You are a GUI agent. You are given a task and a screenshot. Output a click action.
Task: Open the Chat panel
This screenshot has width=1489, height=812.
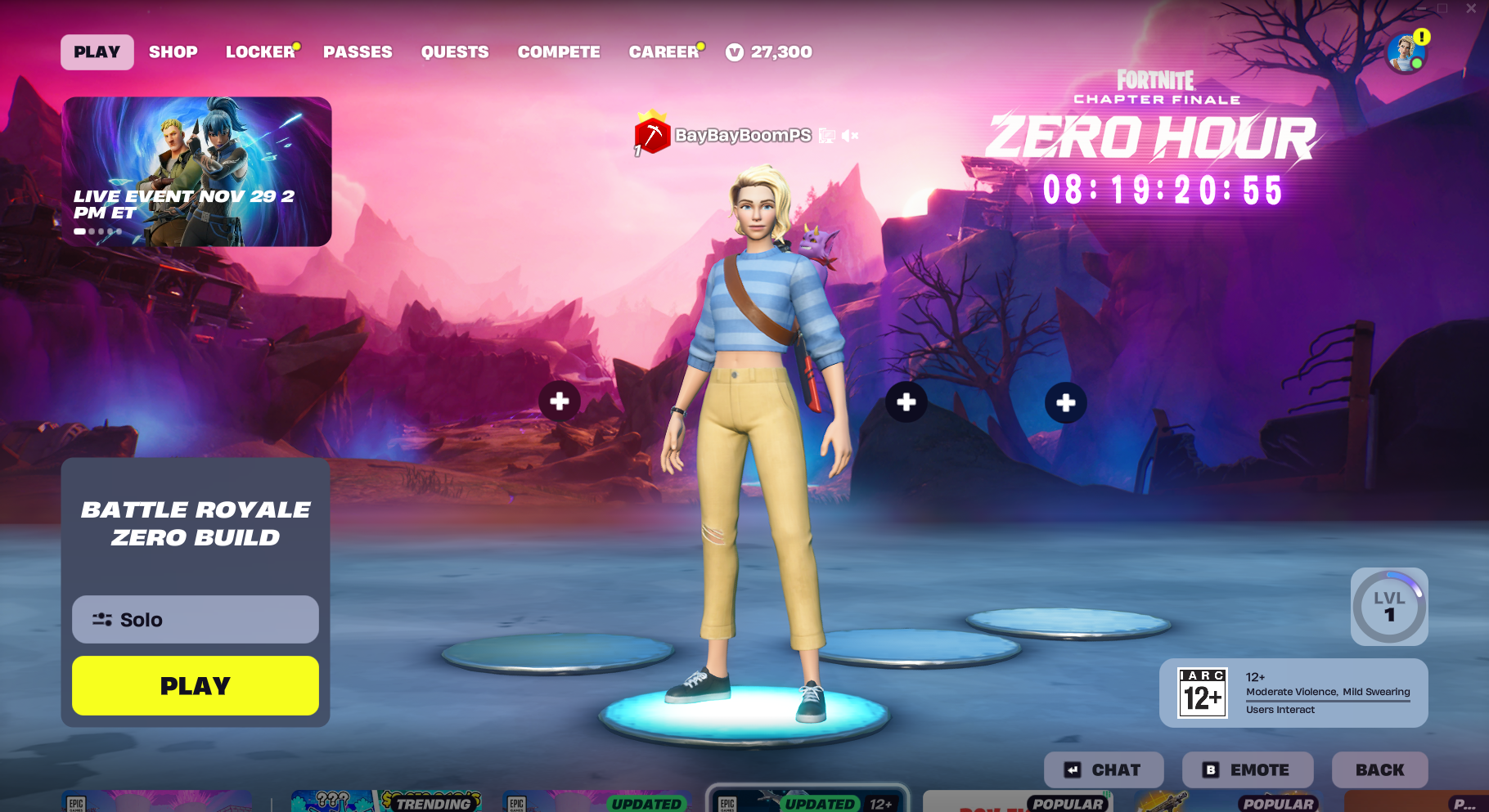click(1103, 769)
